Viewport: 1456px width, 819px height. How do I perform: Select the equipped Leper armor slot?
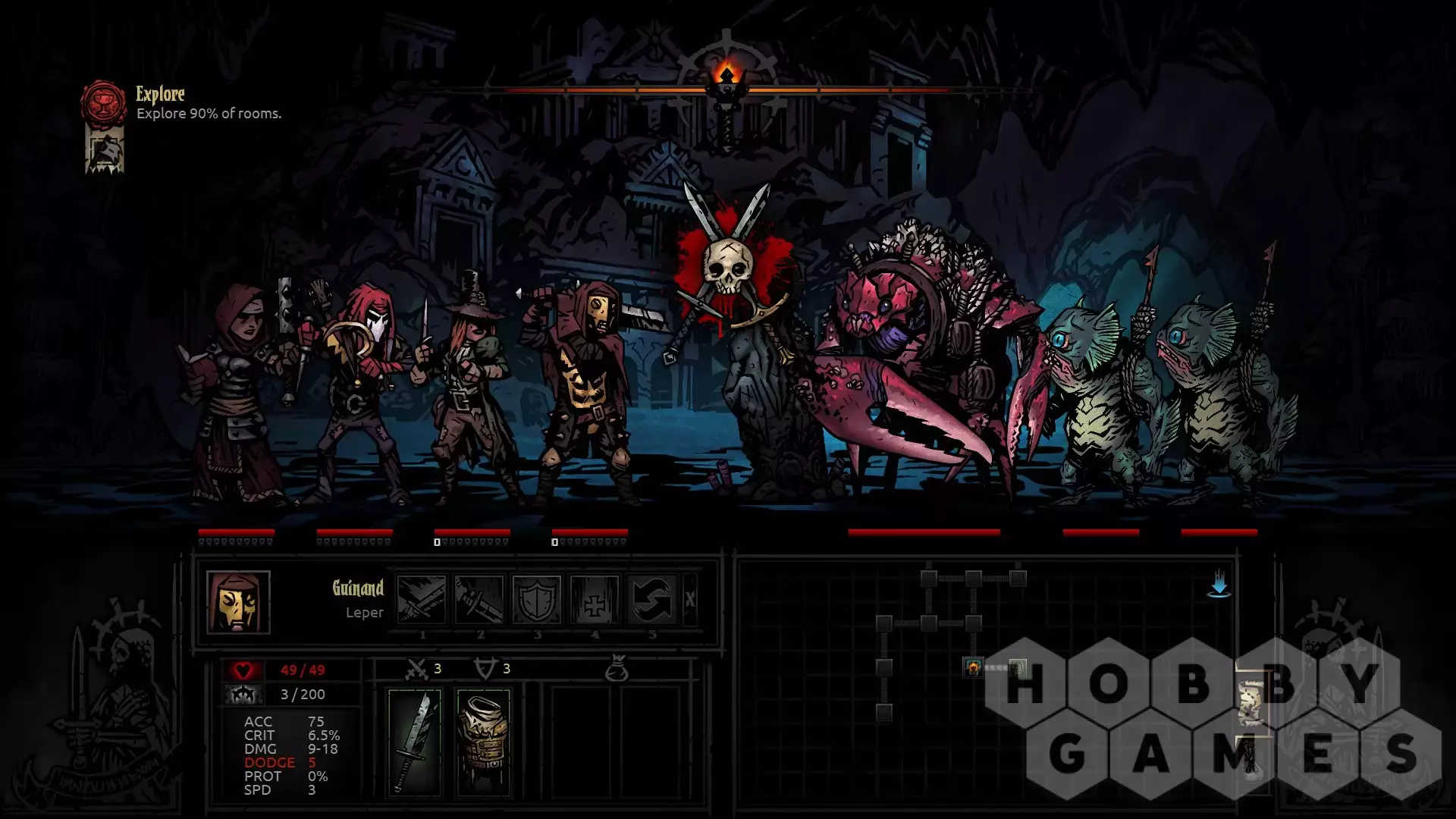coord(484,742)
